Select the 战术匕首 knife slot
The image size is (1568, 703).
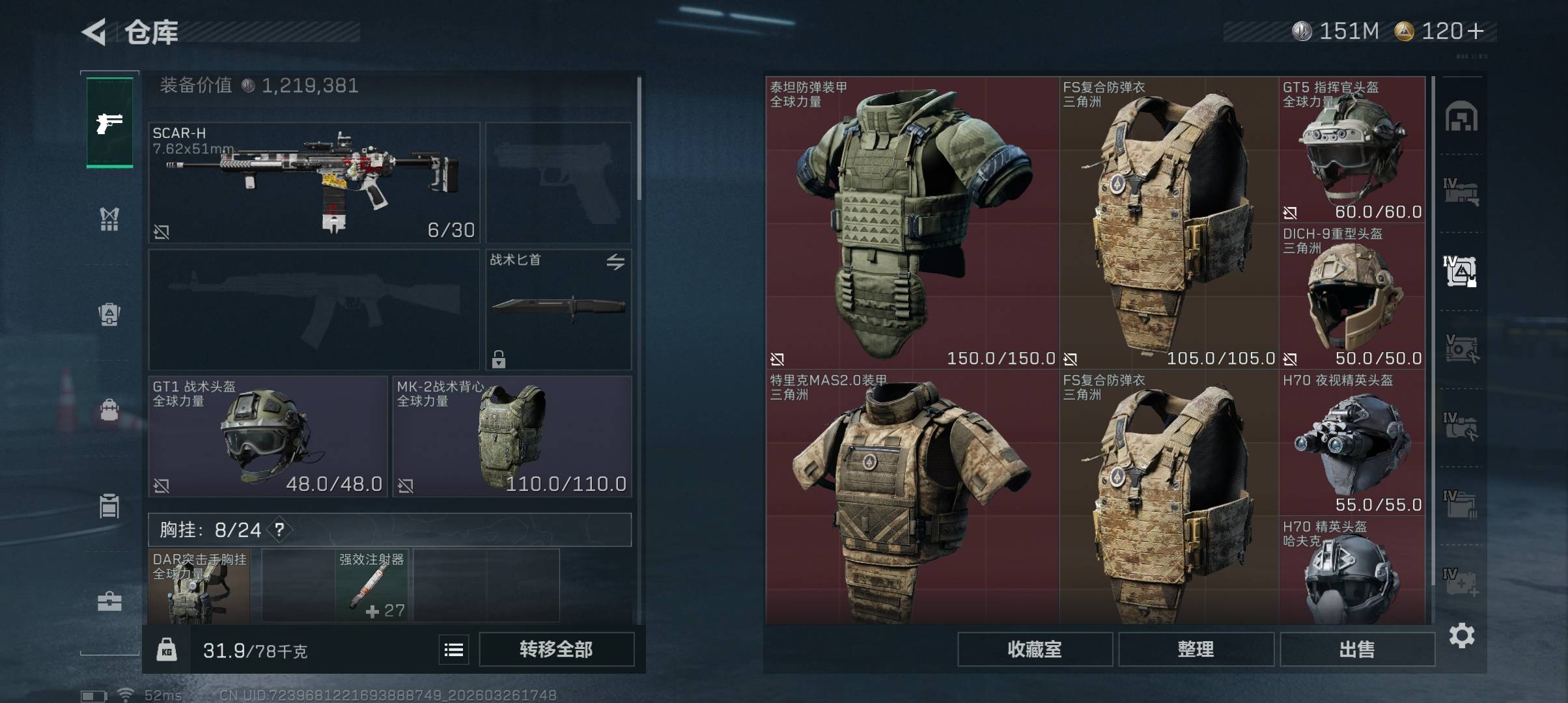558,309
